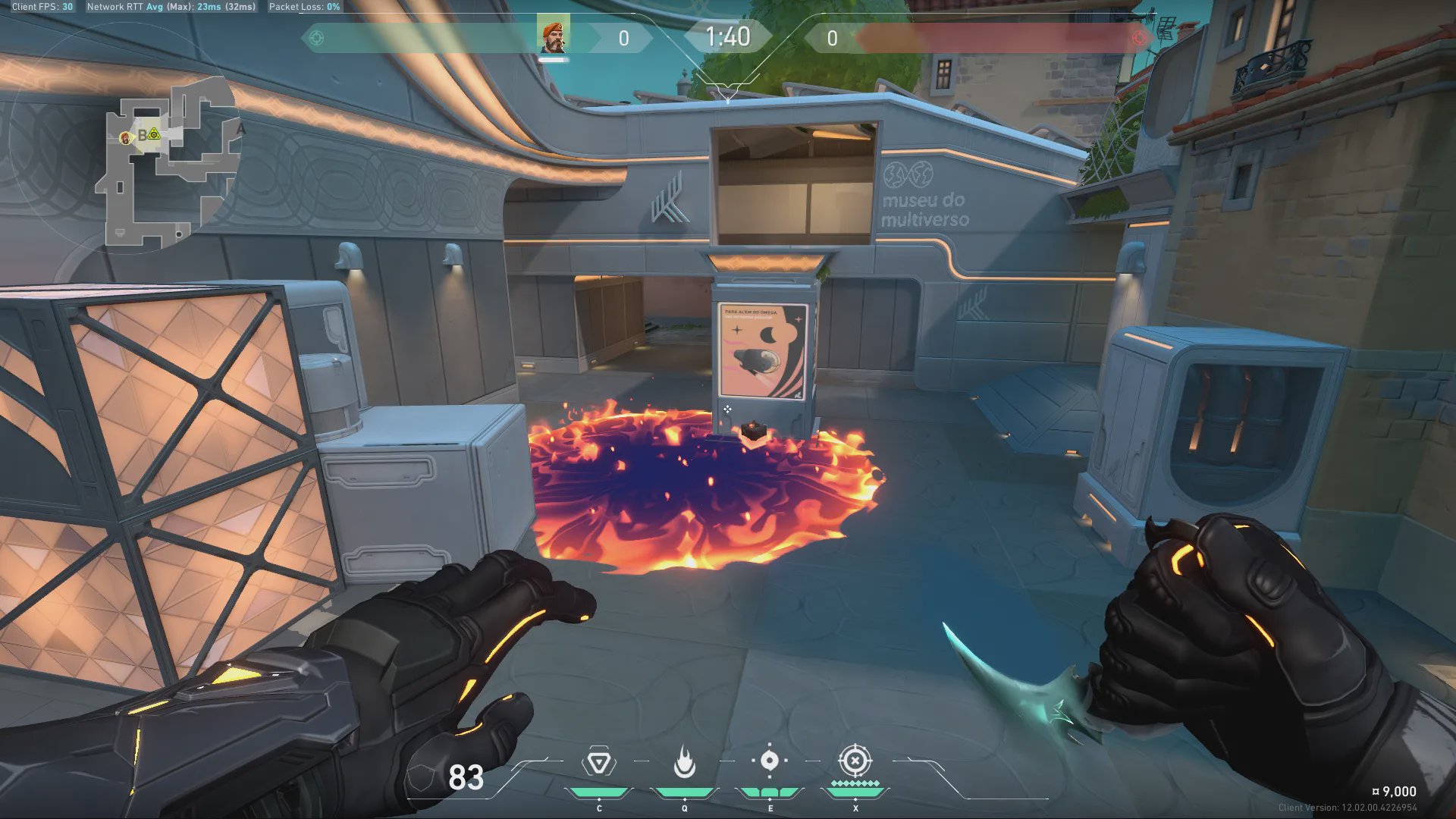The width and height of the screenshot is (1456, 819).
Task: Click the spike marker on the minimap
Action: pos(154,134)
